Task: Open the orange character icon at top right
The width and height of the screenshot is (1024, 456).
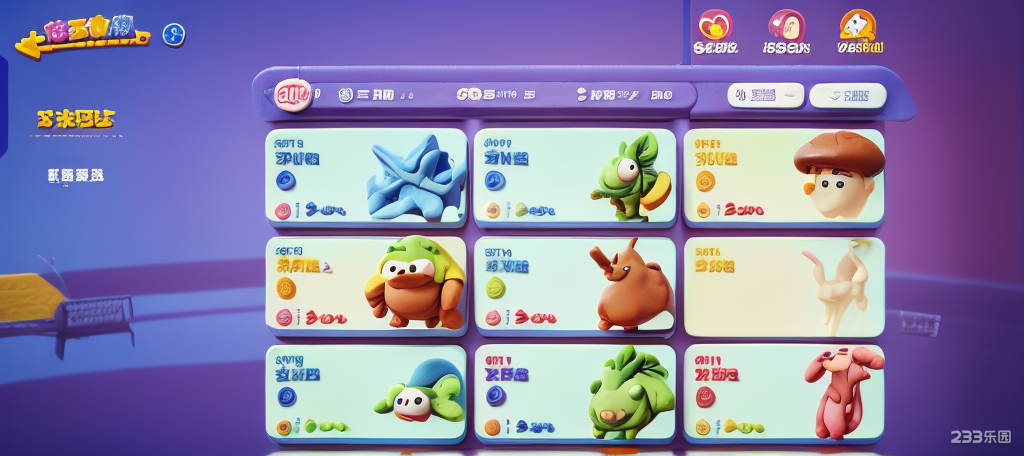Action: click(857, 27)
